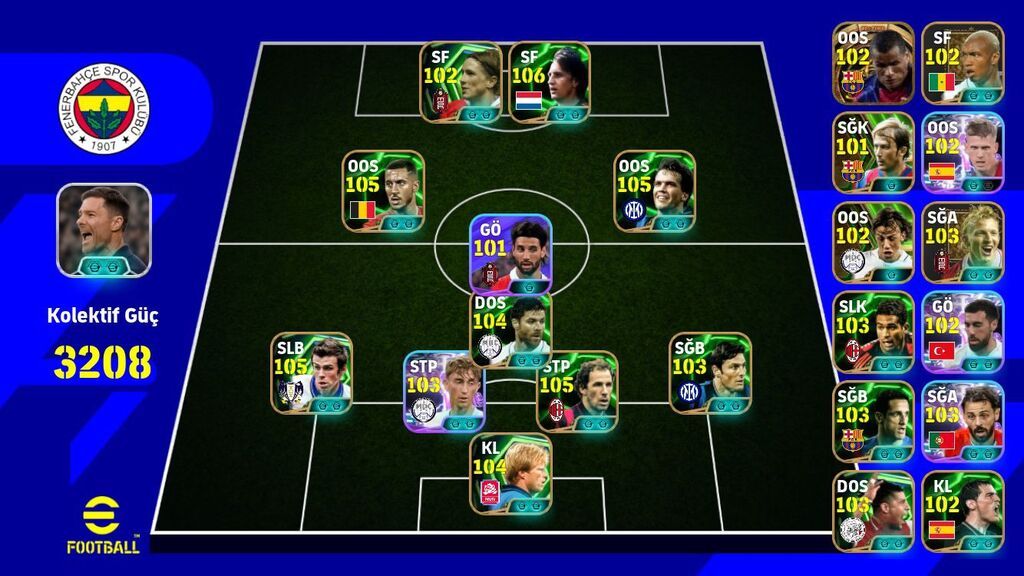The width and height of the screenshot is (1024, 576).
Task: Pick the DOS 104 player card
Action: 511,330
